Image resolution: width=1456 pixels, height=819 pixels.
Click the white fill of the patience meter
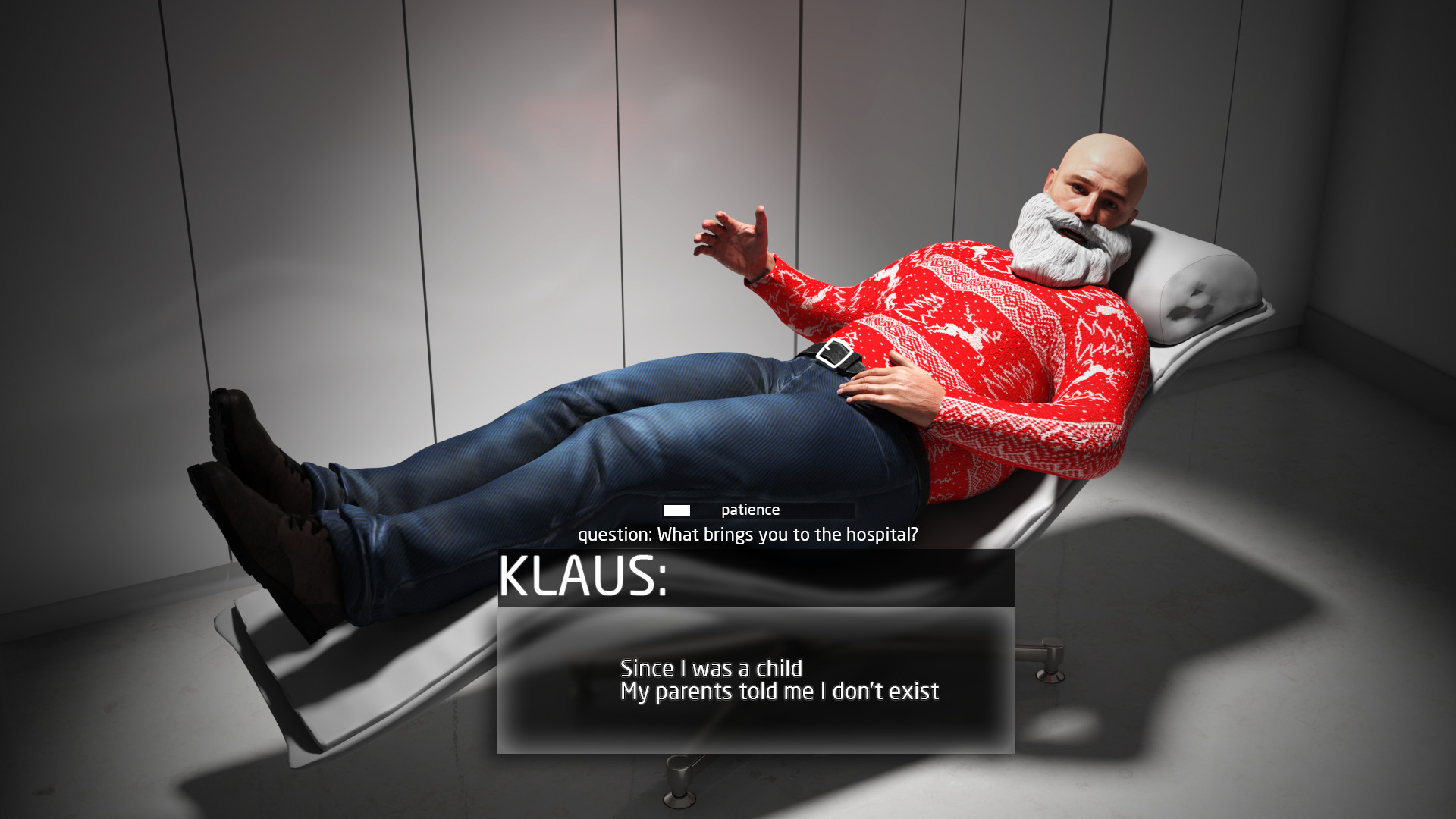(677, 510)
